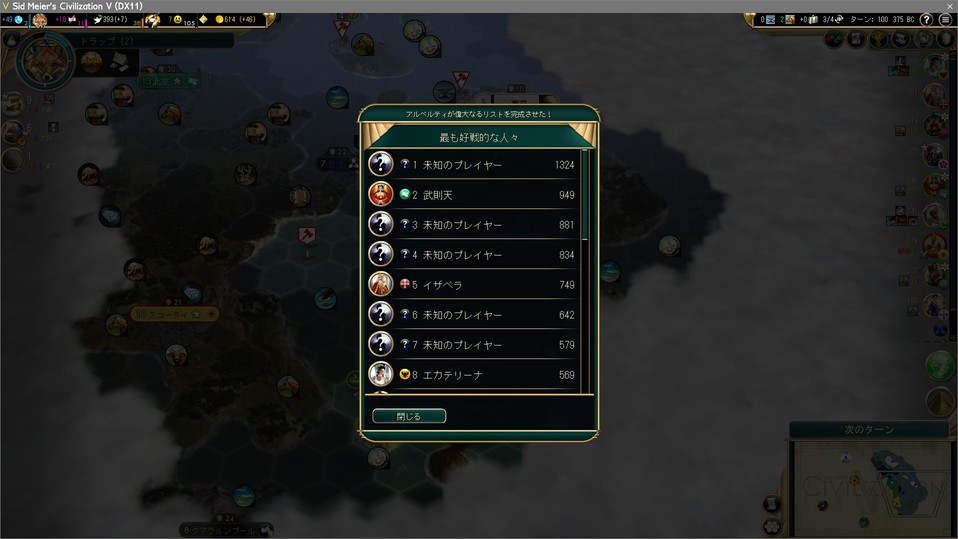958x539 pixels.
Task: Click the green globe notification icon
Action: coord(940,366)
